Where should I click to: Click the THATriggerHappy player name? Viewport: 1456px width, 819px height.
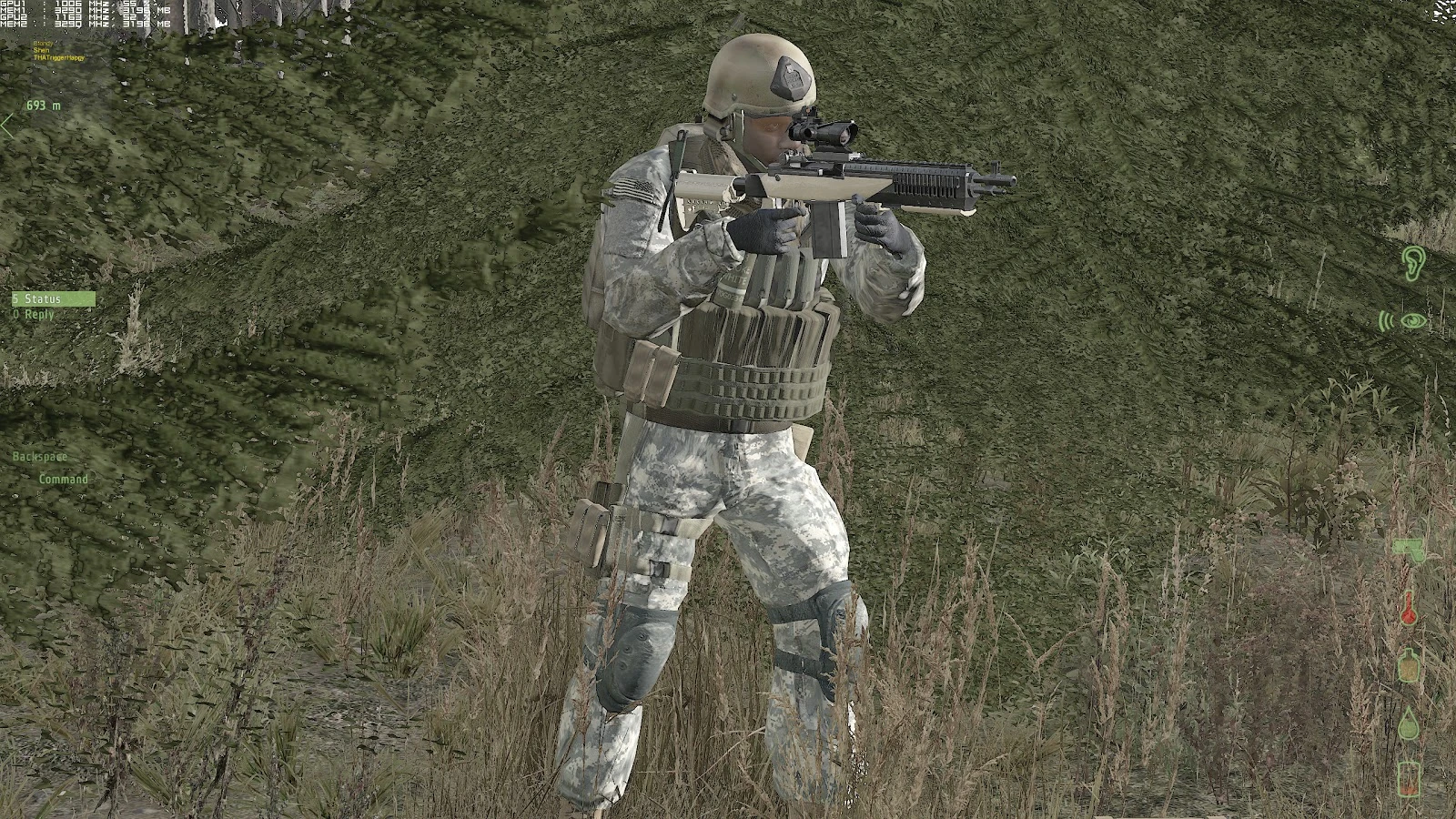(x=58, y=57)
